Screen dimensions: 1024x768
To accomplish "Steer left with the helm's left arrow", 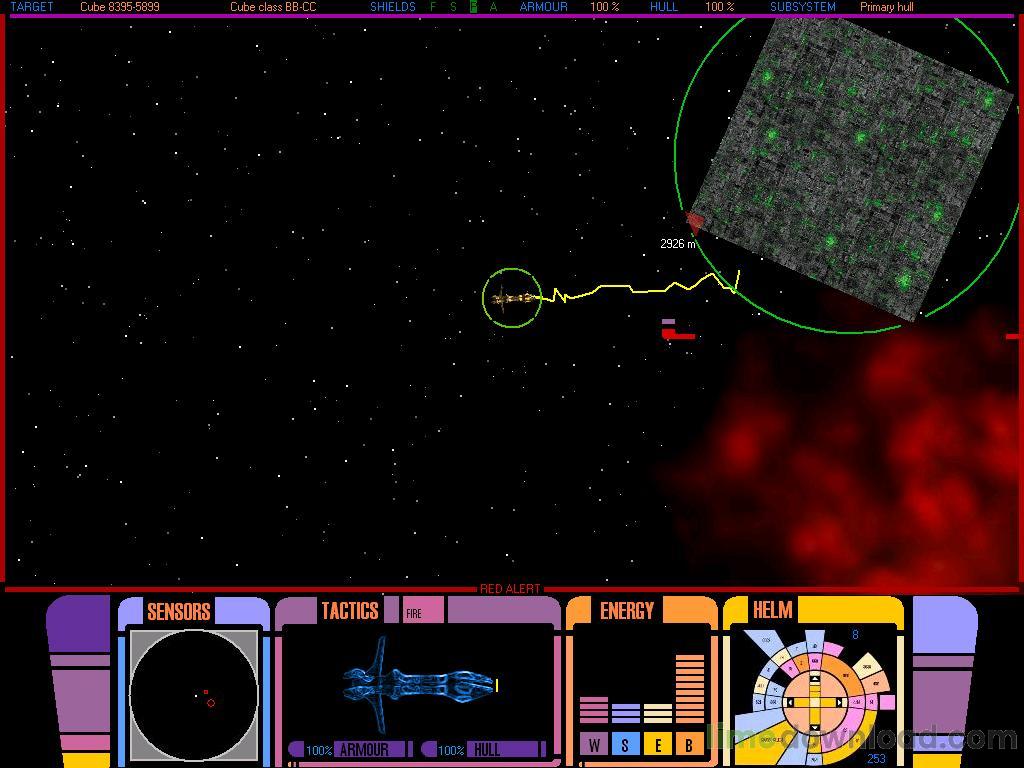I will click(791, 703).
